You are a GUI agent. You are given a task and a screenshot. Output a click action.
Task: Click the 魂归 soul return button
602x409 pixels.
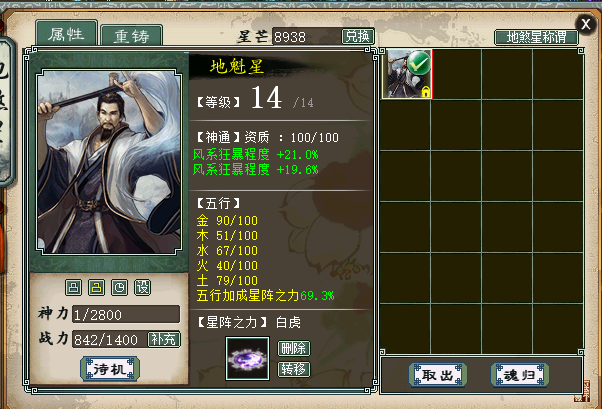pos(520,374)
